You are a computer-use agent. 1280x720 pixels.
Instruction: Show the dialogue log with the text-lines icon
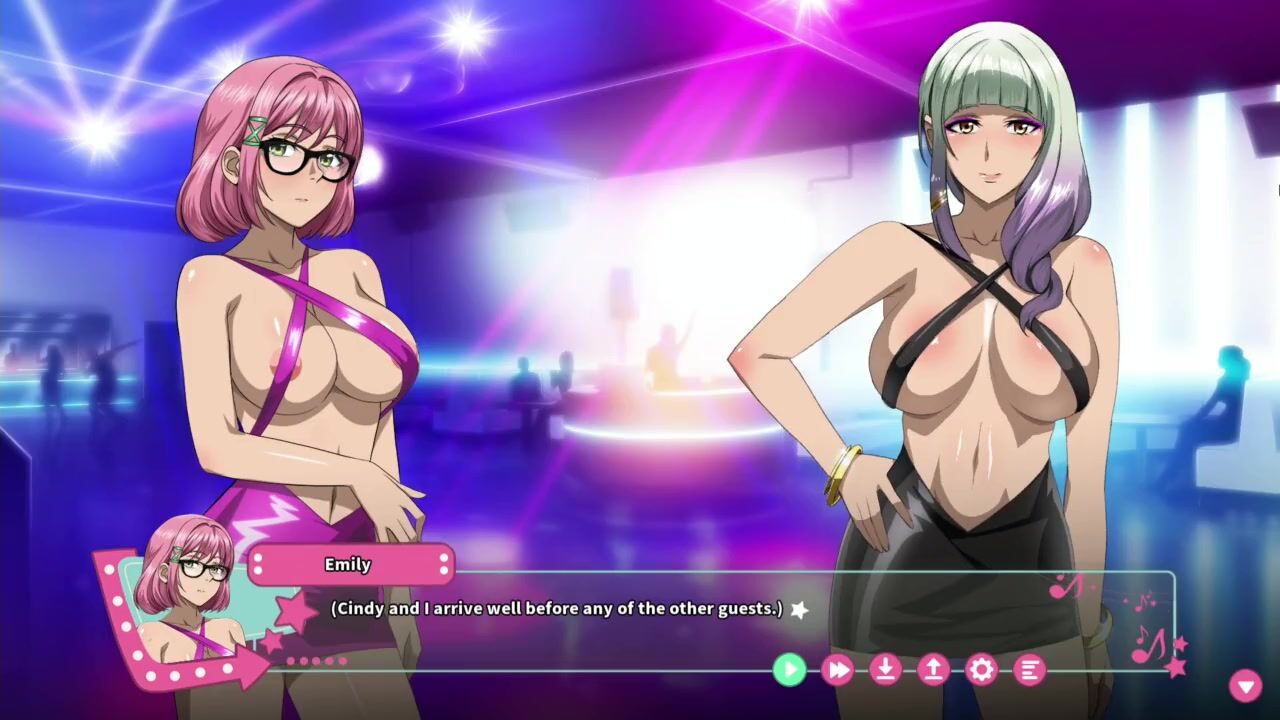[1029, 669]
